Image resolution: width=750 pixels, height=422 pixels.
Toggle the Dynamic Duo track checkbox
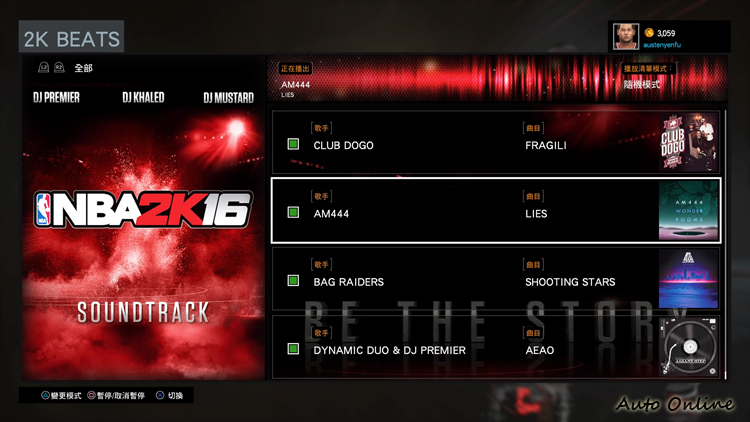tap(293, 349)
